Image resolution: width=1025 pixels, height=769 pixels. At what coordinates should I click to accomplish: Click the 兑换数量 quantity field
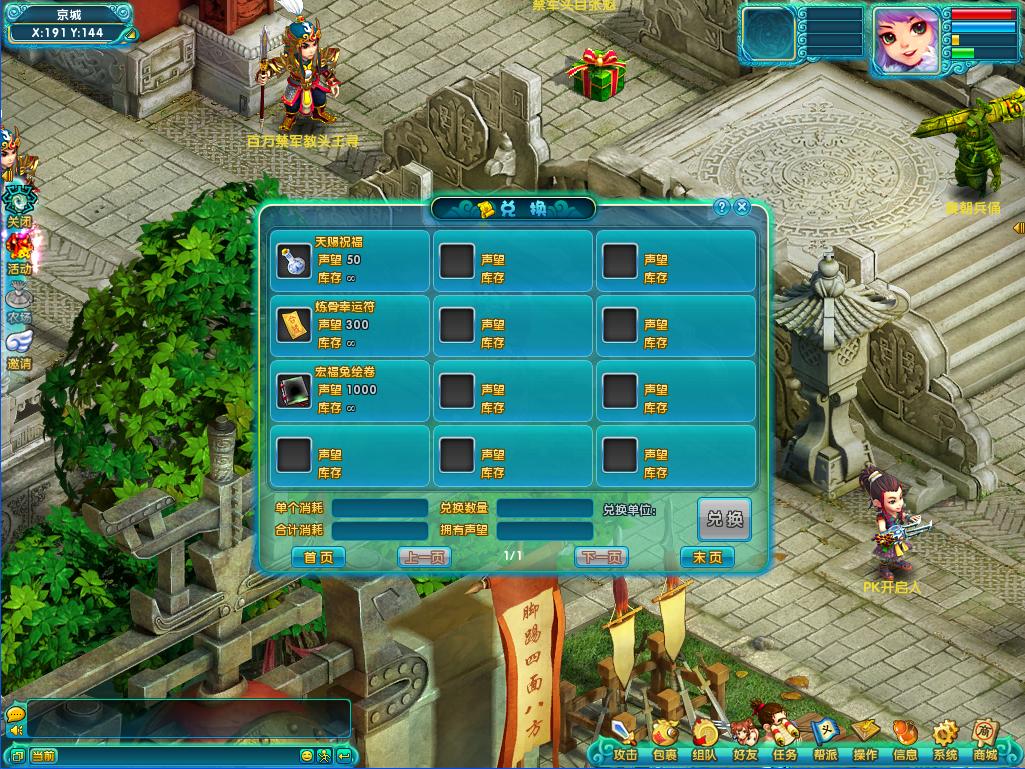[545, 509]
